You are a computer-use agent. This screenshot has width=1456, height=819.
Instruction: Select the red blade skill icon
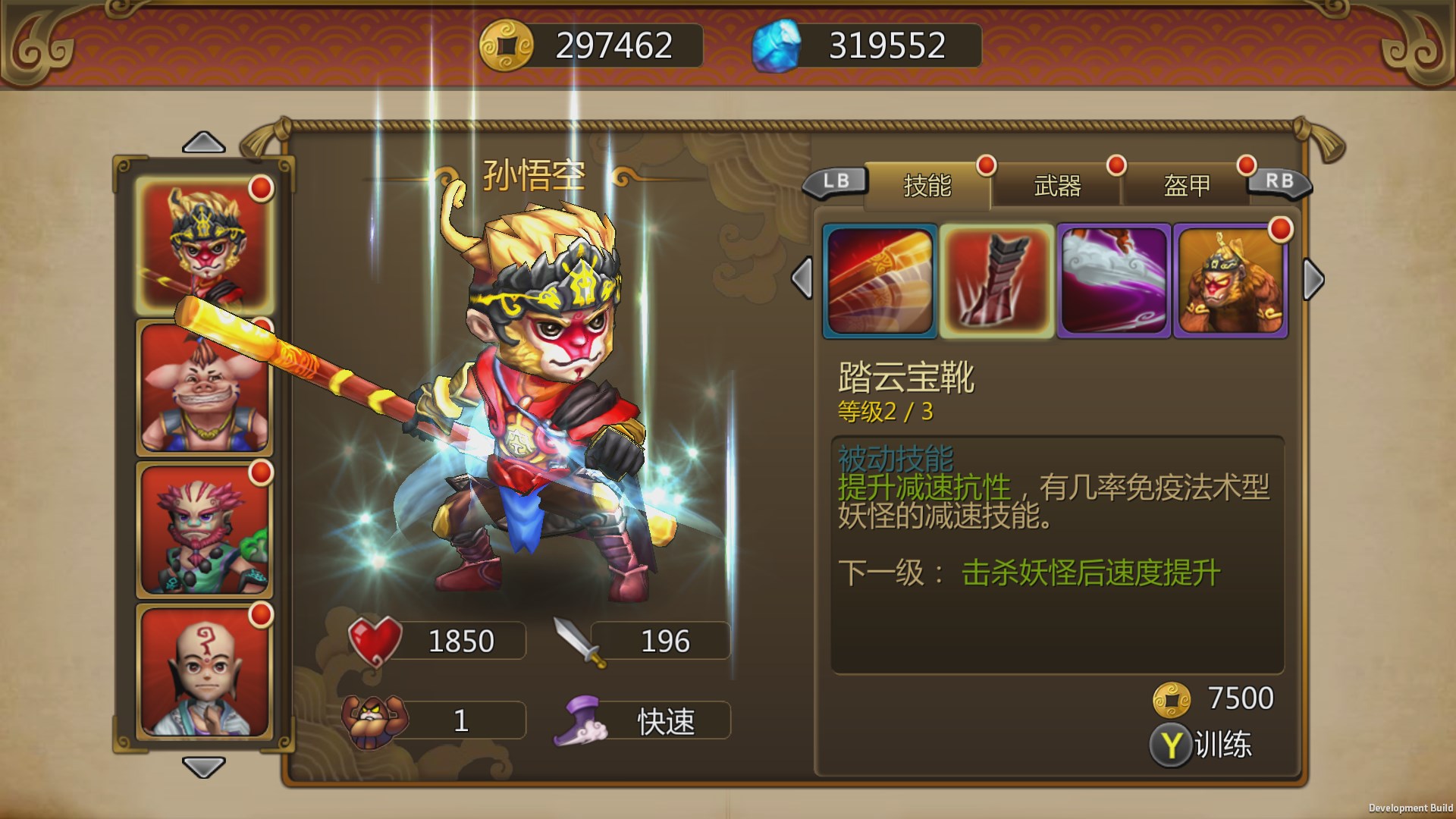(x=880, y=279)
